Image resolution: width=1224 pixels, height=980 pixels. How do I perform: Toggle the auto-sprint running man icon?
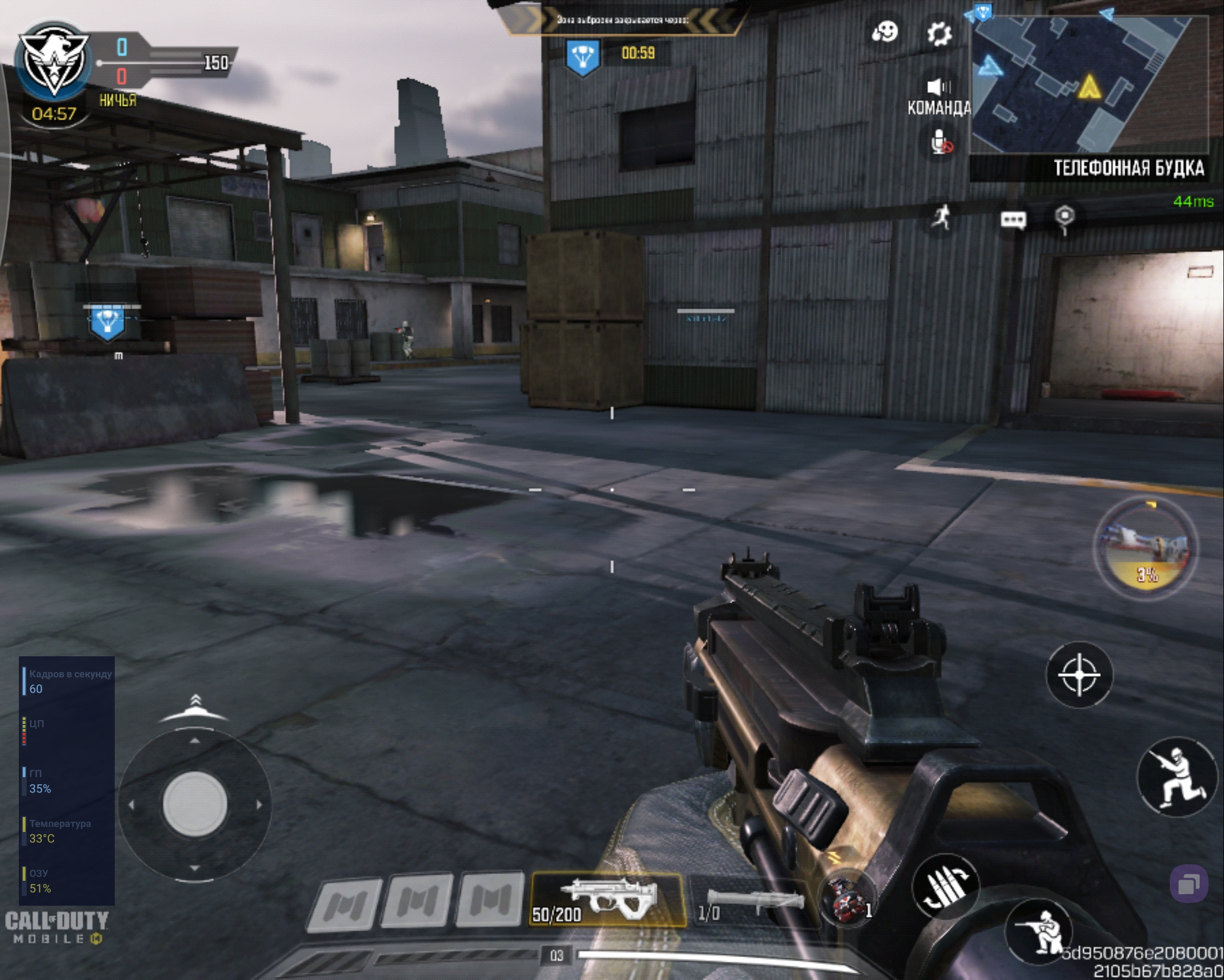(x=942, y=217)
